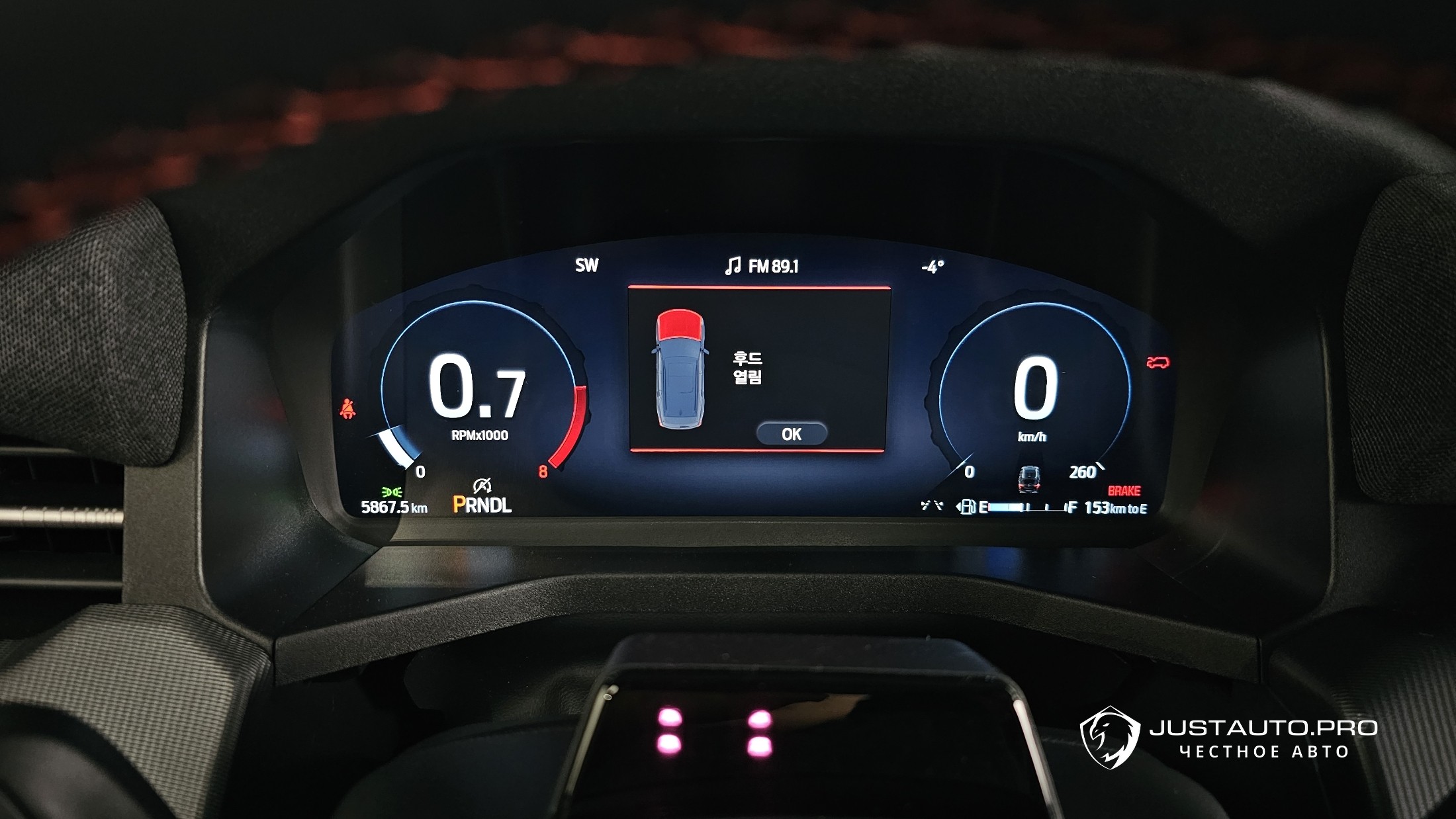
Task: Click the fuel pump gauge icon
Action: [967, 507]
